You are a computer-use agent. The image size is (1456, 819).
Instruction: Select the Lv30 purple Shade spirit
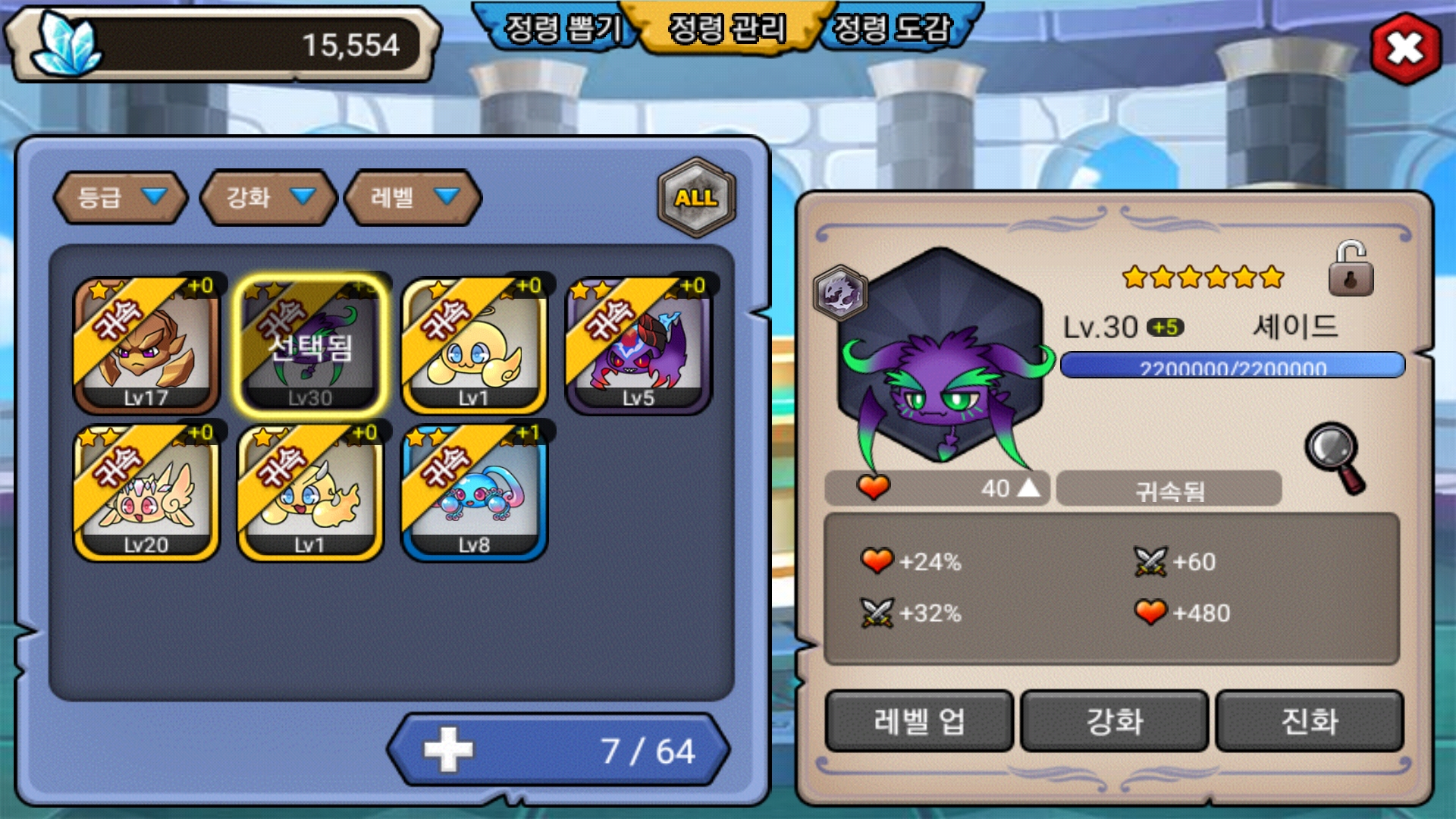point(310,346)
